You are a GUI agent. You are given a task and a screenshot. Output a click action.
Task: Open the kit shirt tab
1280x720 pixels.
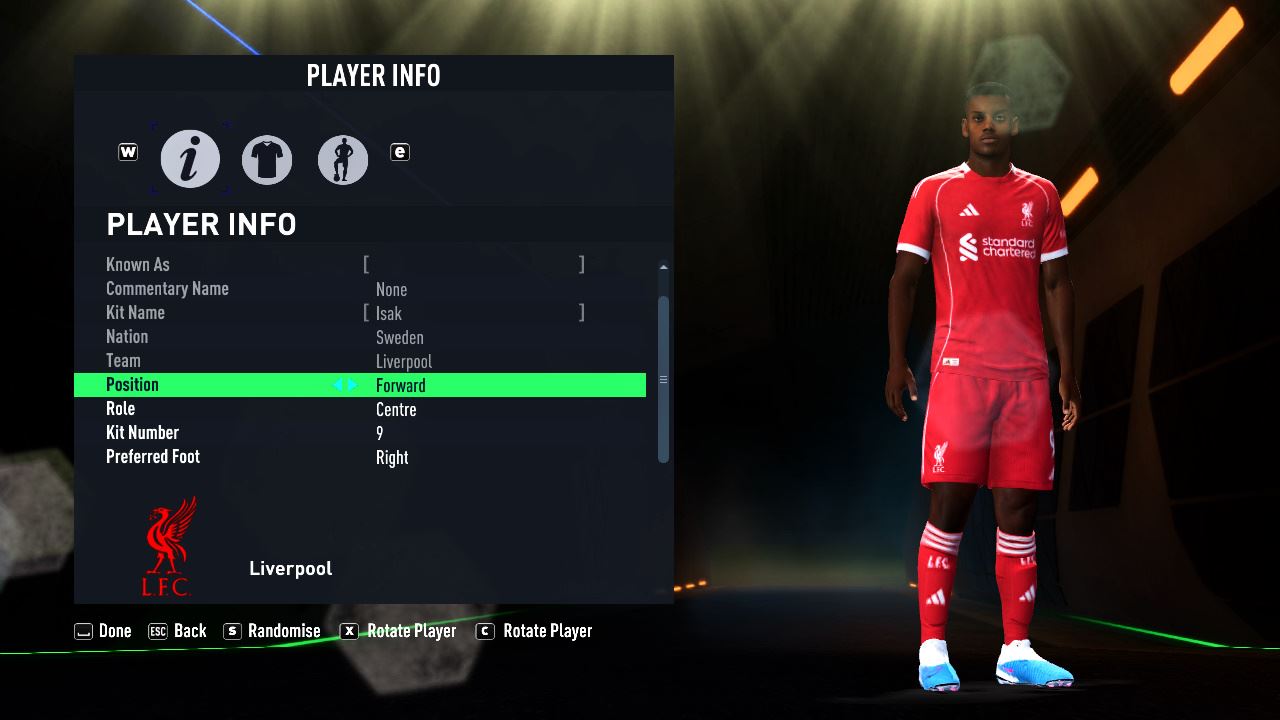point(267,159)
